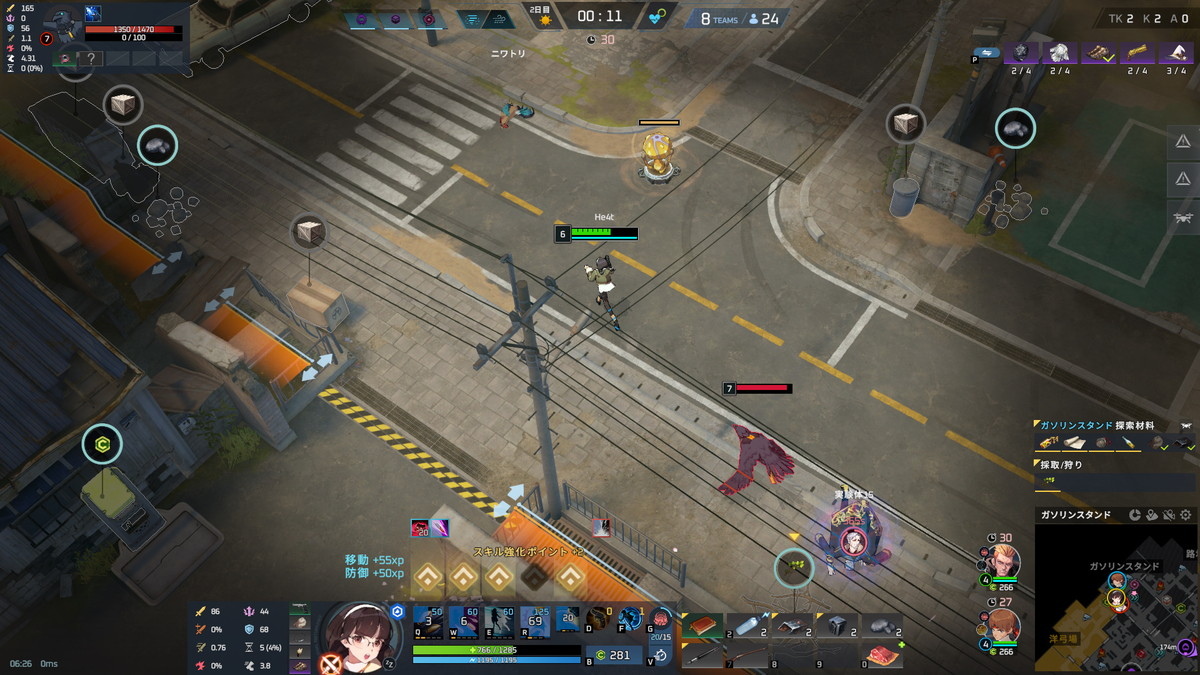Toggle the target item swap button
Viewport: 1200px width, 675px height.
988,52
